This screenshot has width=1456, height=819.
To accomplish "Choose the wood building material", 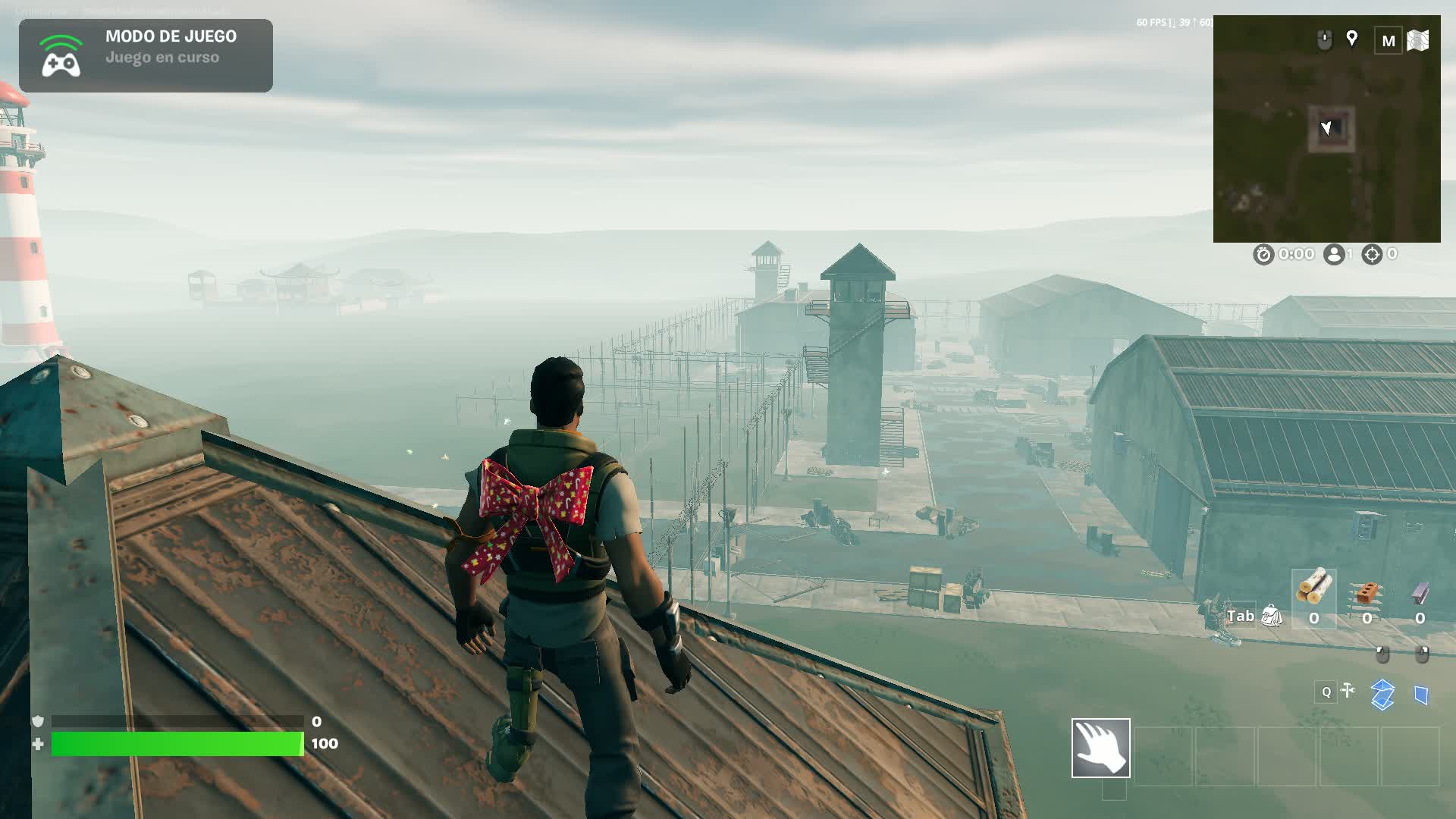I will point(1313,587).
